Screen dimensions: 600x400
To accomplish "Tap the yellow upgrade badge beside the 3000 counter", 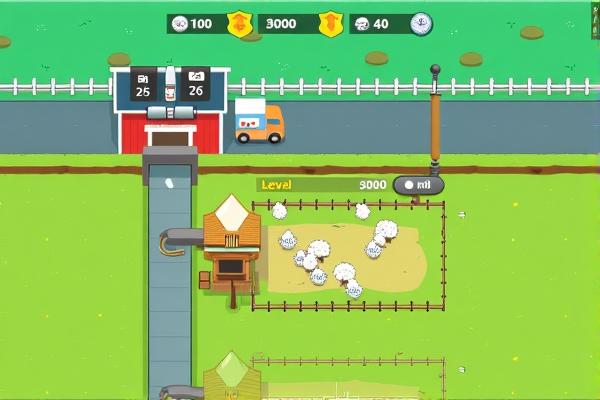I will point(330,24).
